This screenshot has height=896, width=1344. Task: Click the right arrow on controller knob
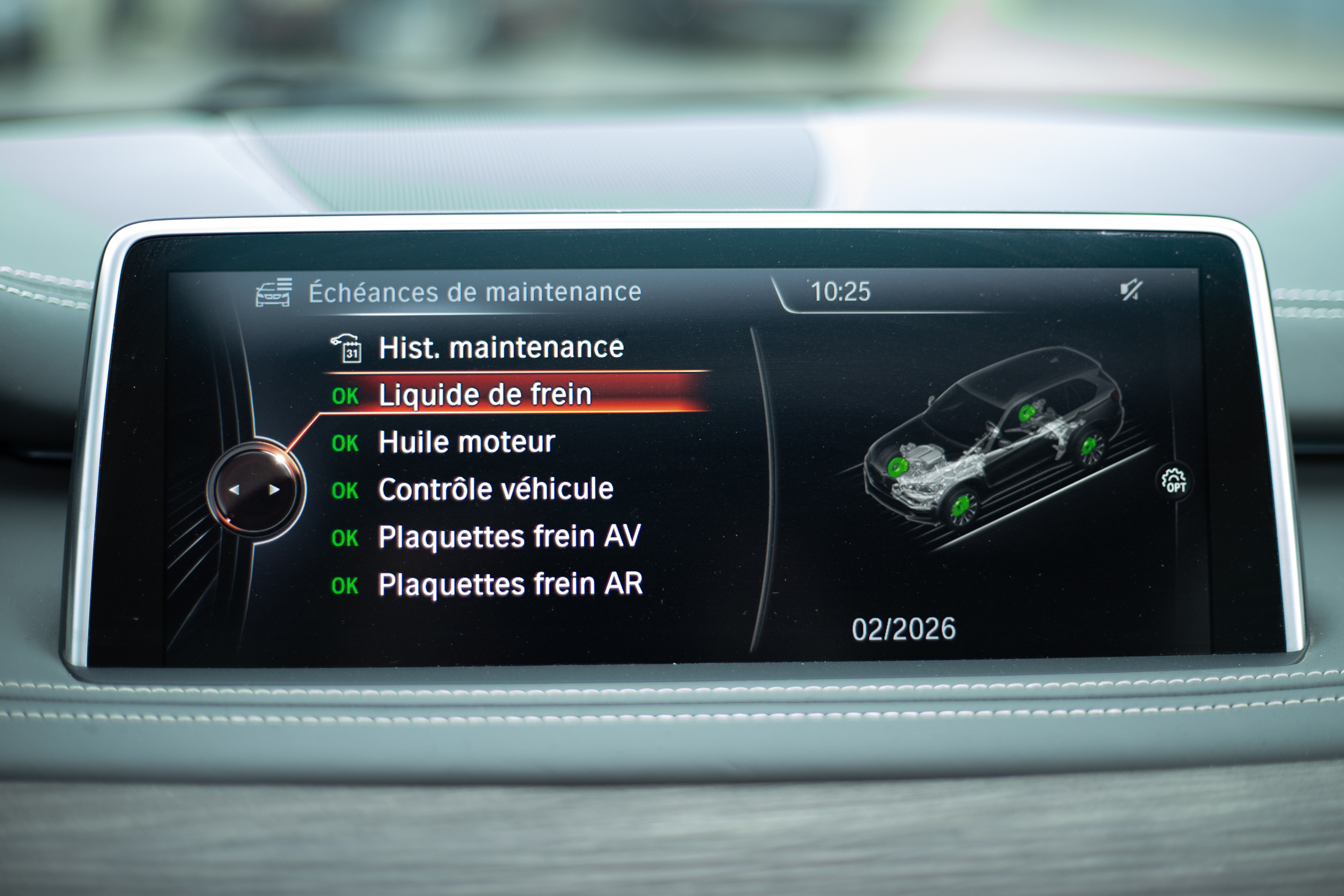274,490
